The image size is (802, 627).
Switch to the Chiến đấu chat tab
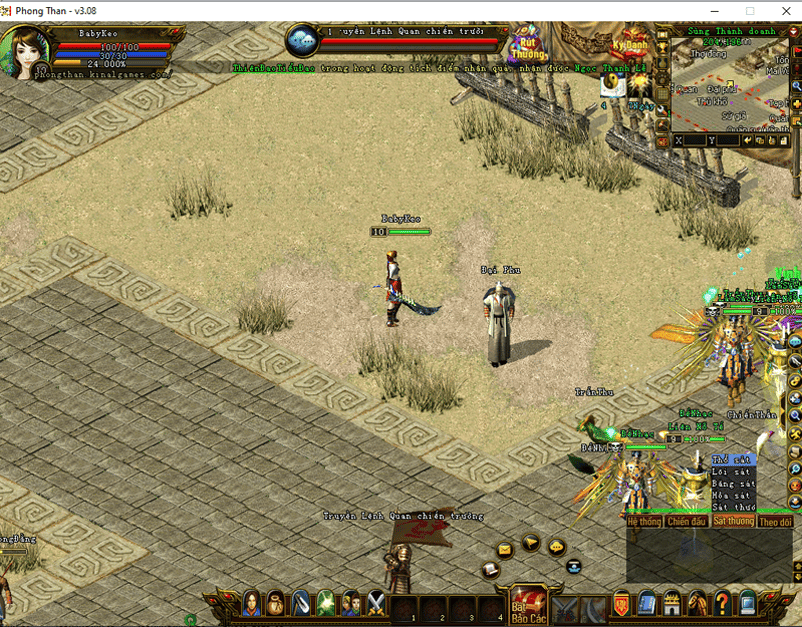[x=687, y=522]
